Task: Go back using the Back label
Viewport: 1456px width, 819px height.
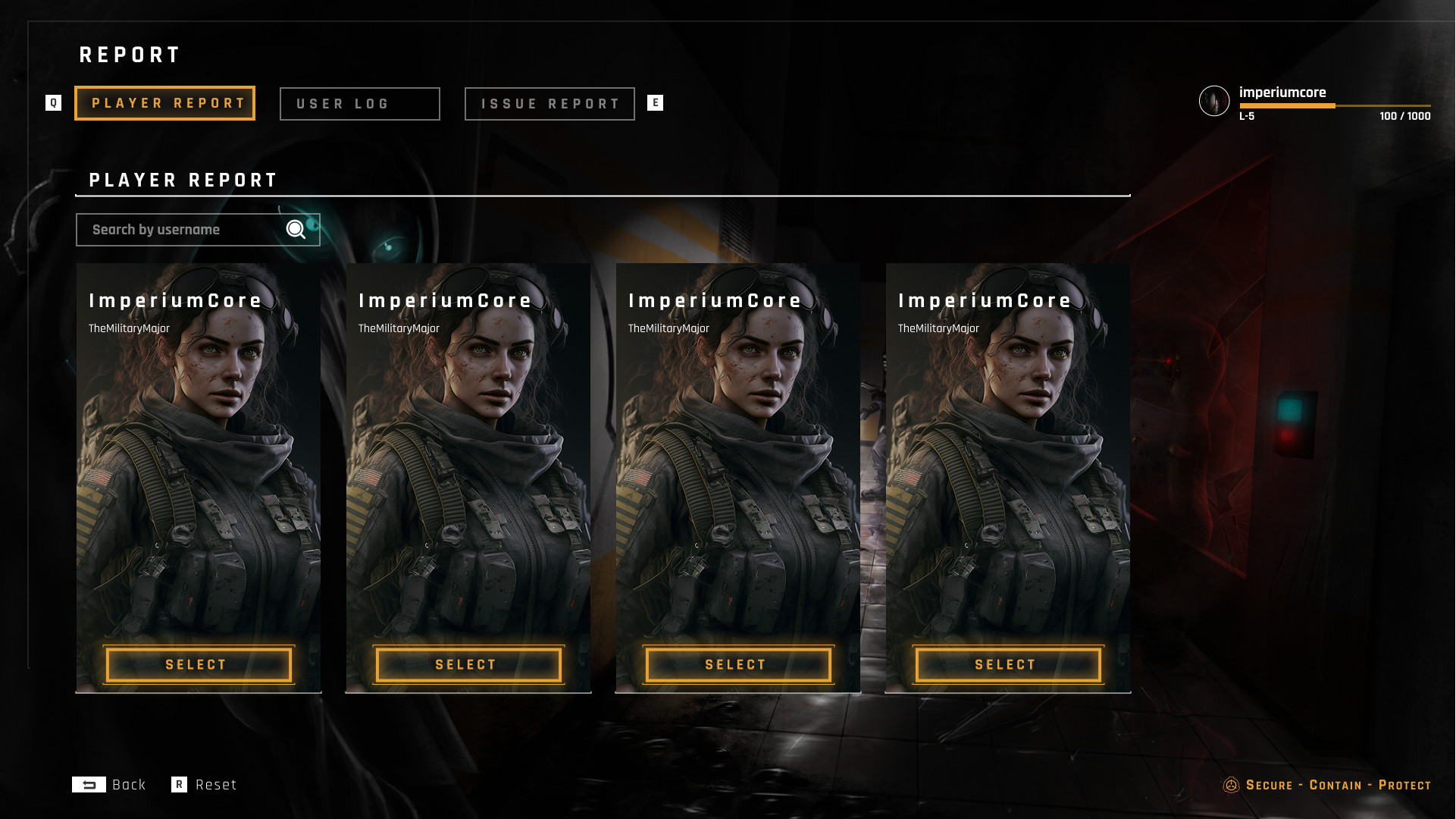Action: tap(128, 785)
